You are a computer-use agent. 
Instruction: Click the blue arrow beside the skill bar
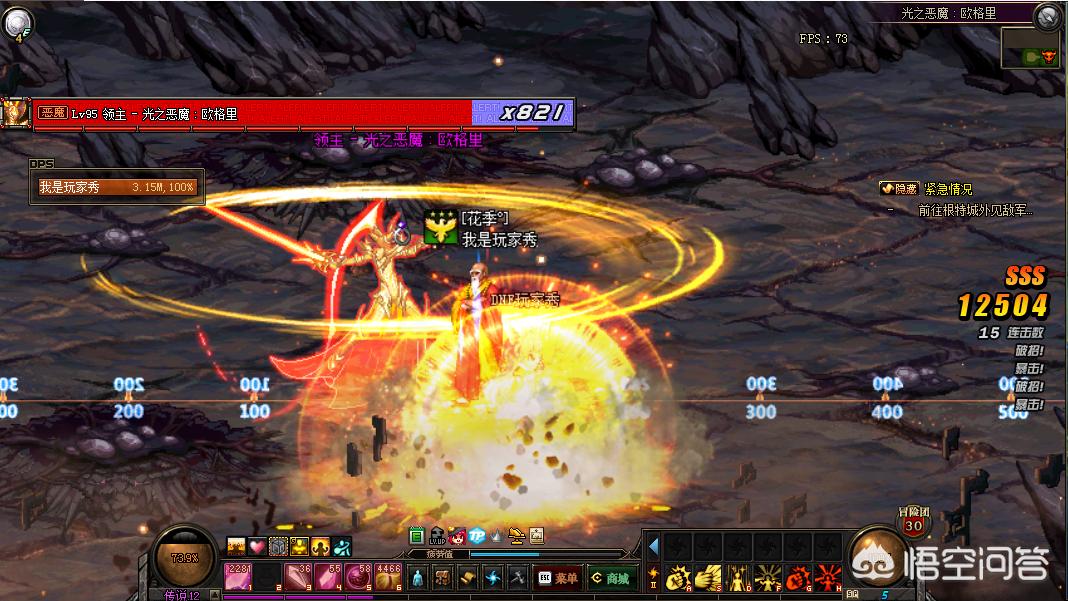coord(654,546)
